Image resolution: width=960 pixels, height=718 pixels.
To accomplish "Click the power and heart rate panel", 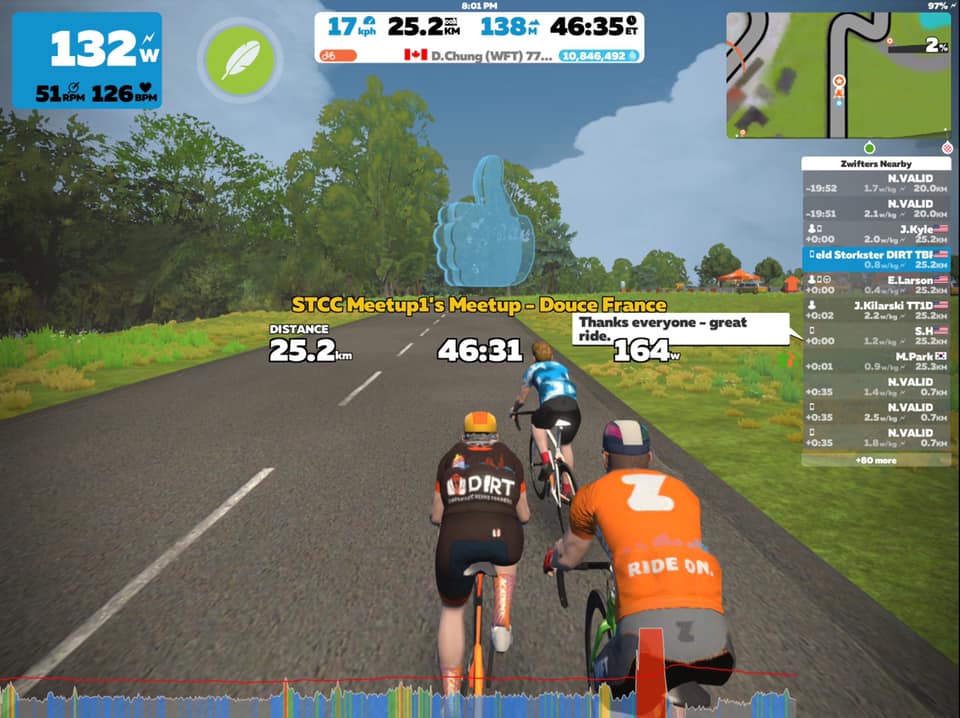I will coord(87,61).
